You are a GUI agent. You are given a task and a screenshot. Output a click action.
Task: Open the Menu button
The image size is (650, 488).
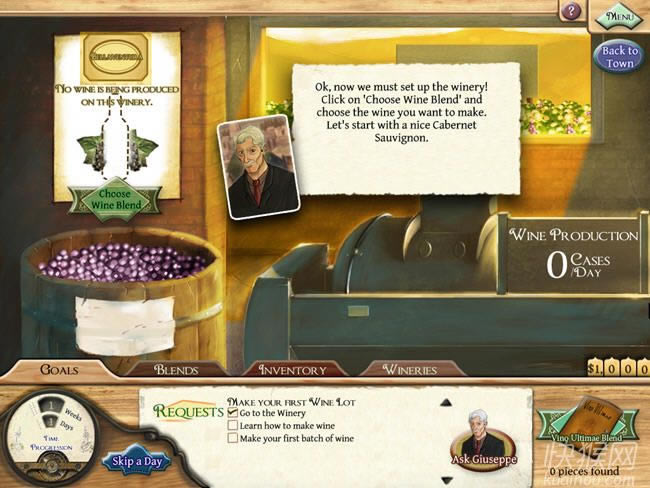(x=617, y=17)
